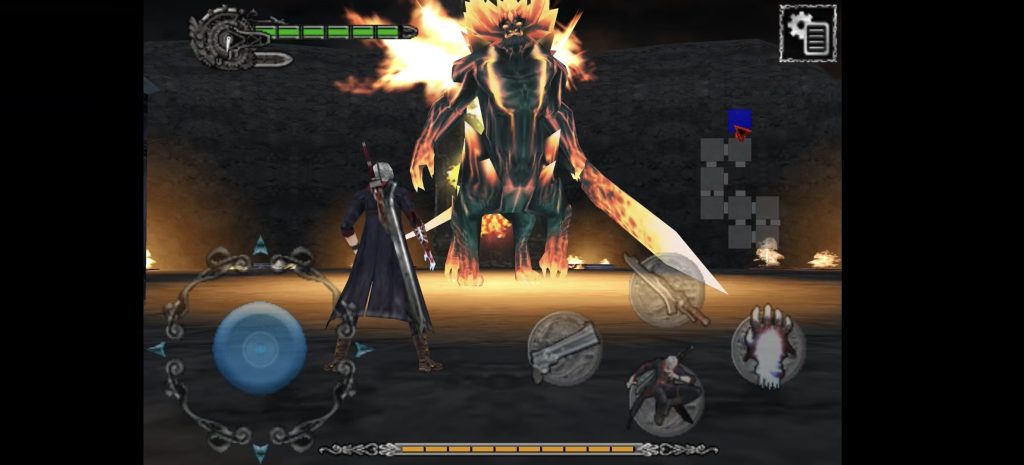Viewport: 1024px width, 465px height.
Task: Fire the gun attack button
Action: point(564,348)
